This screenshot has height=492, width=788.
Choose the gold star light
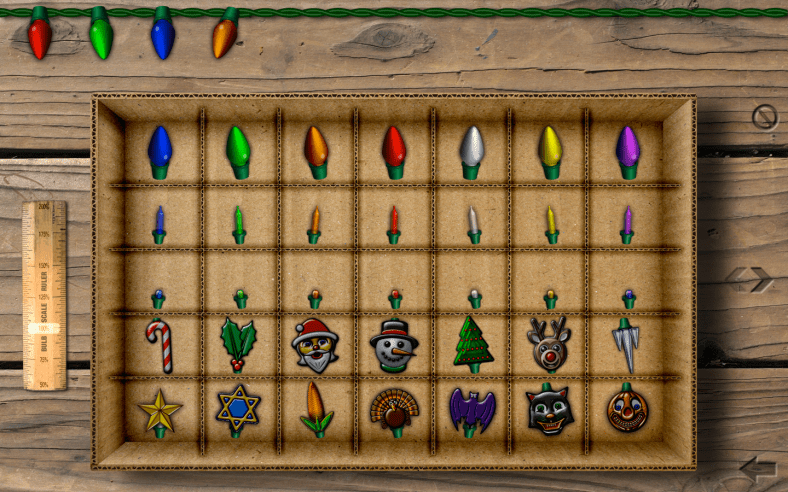[x=160, y=410]
